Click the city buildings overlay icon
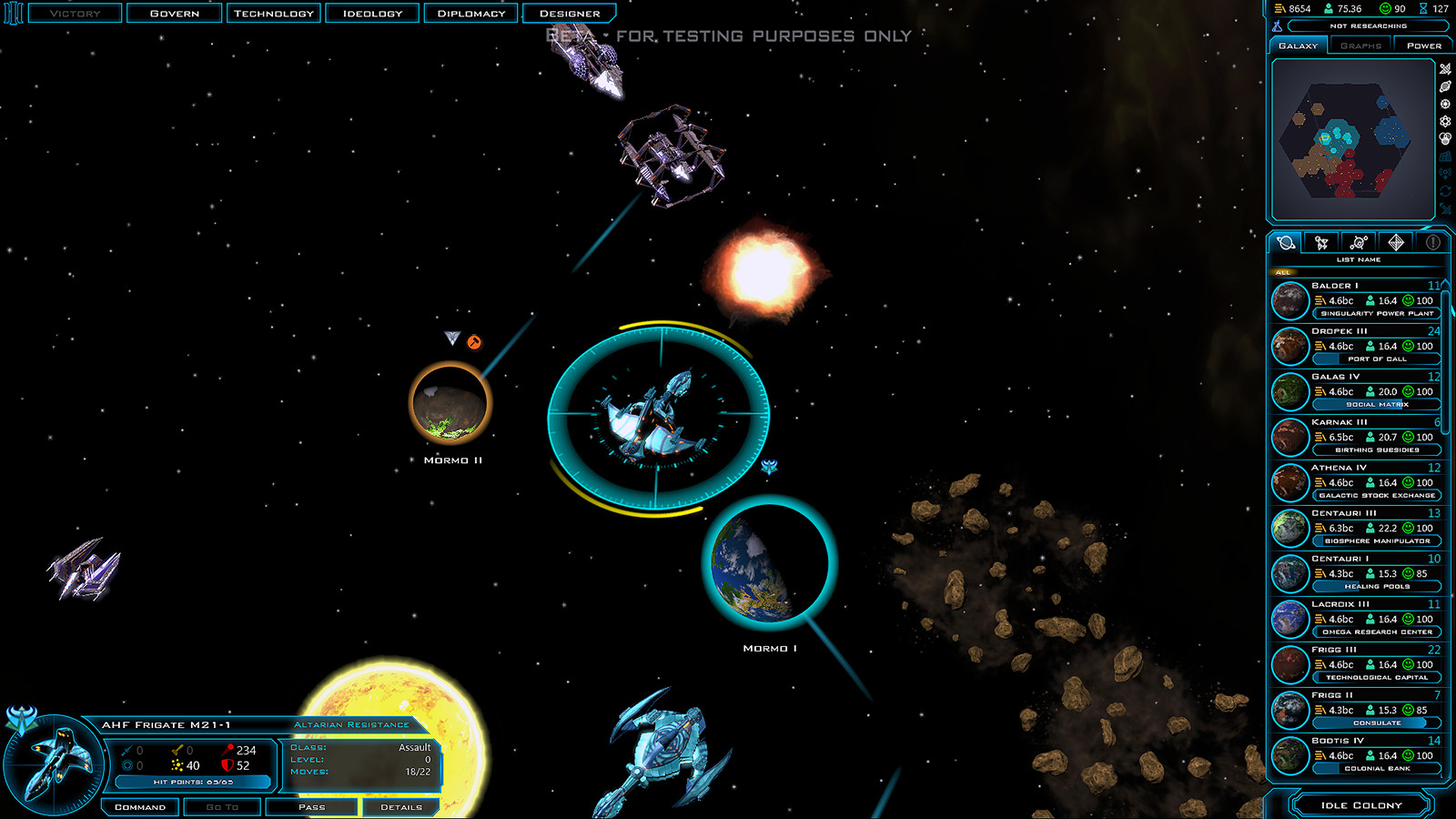1456x819 pixels. (1445, 155)
